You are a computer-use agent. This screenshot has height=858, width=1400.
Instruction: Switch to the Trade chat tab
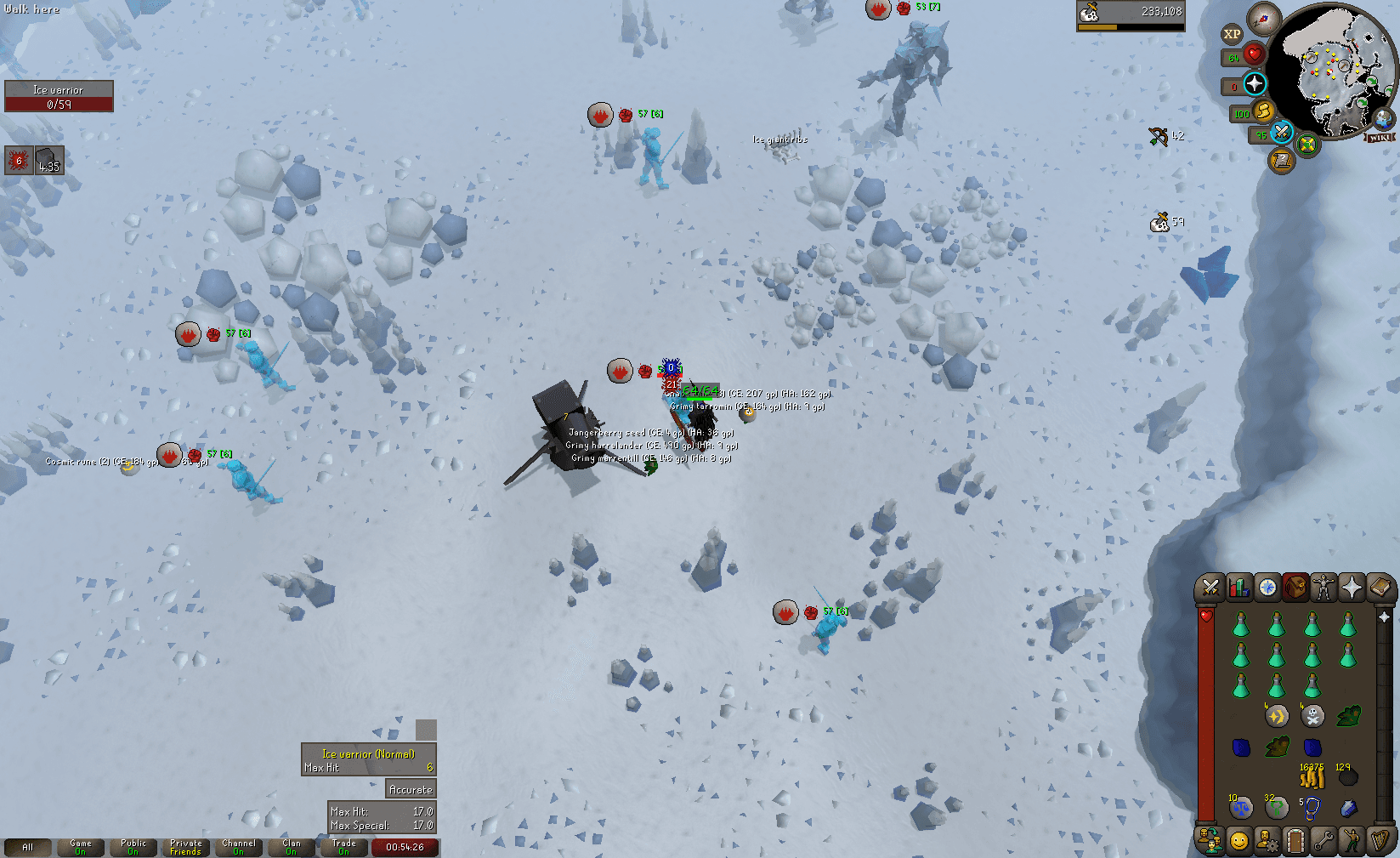coord(345,845)
